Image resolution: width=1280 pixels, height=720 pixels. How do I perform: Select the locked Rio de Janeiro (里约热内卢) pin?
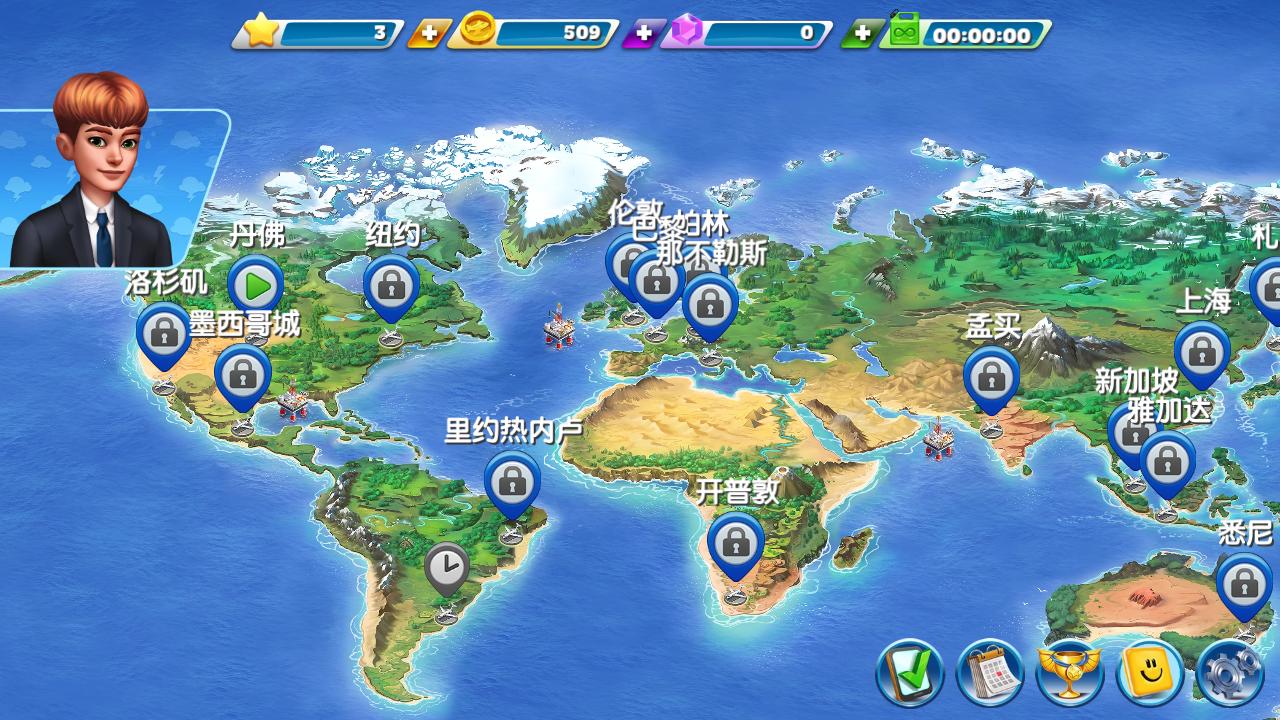512,481
